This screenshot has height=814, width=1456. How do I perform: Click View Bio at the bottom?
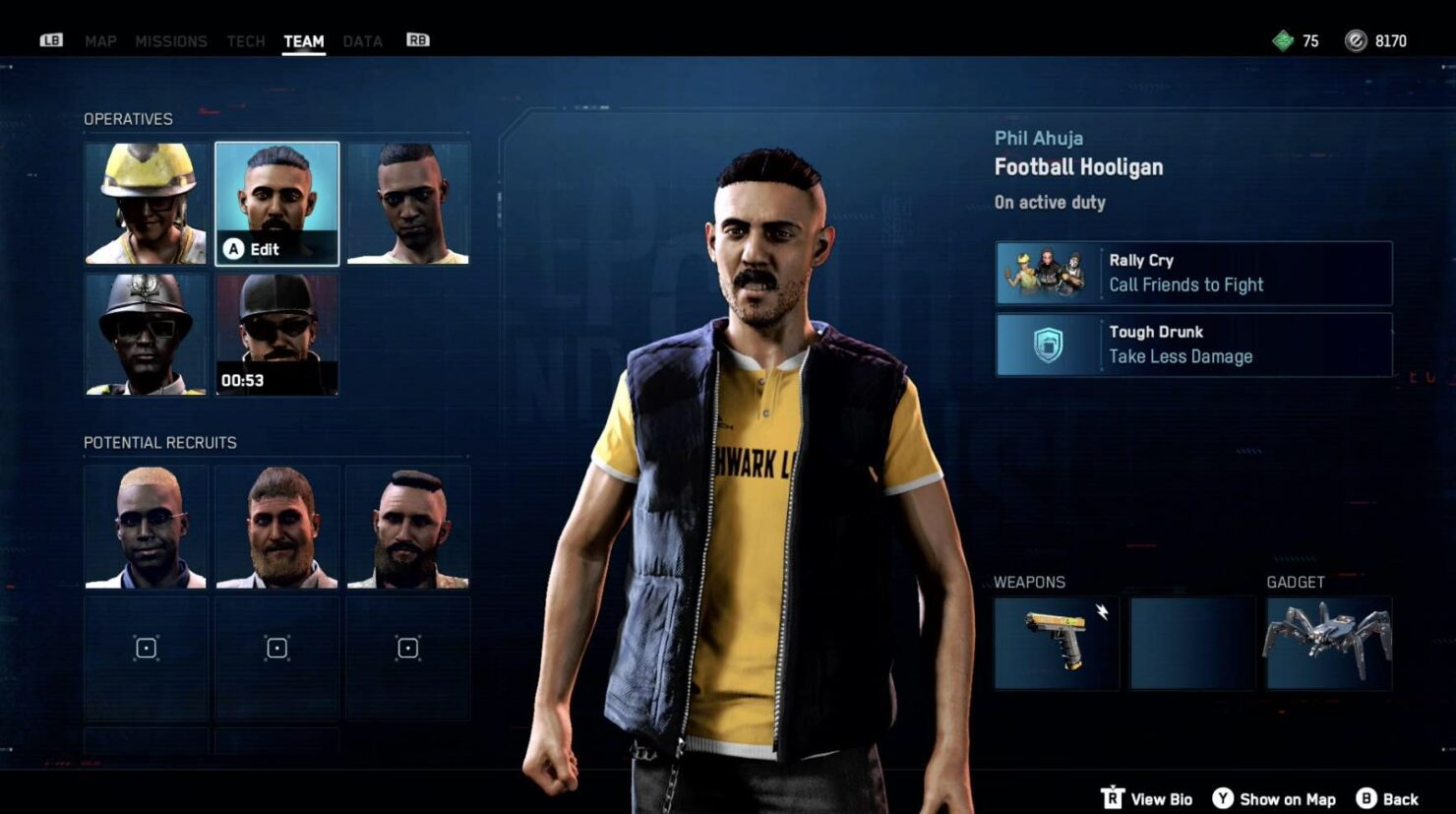click(x=1161, y=798)
